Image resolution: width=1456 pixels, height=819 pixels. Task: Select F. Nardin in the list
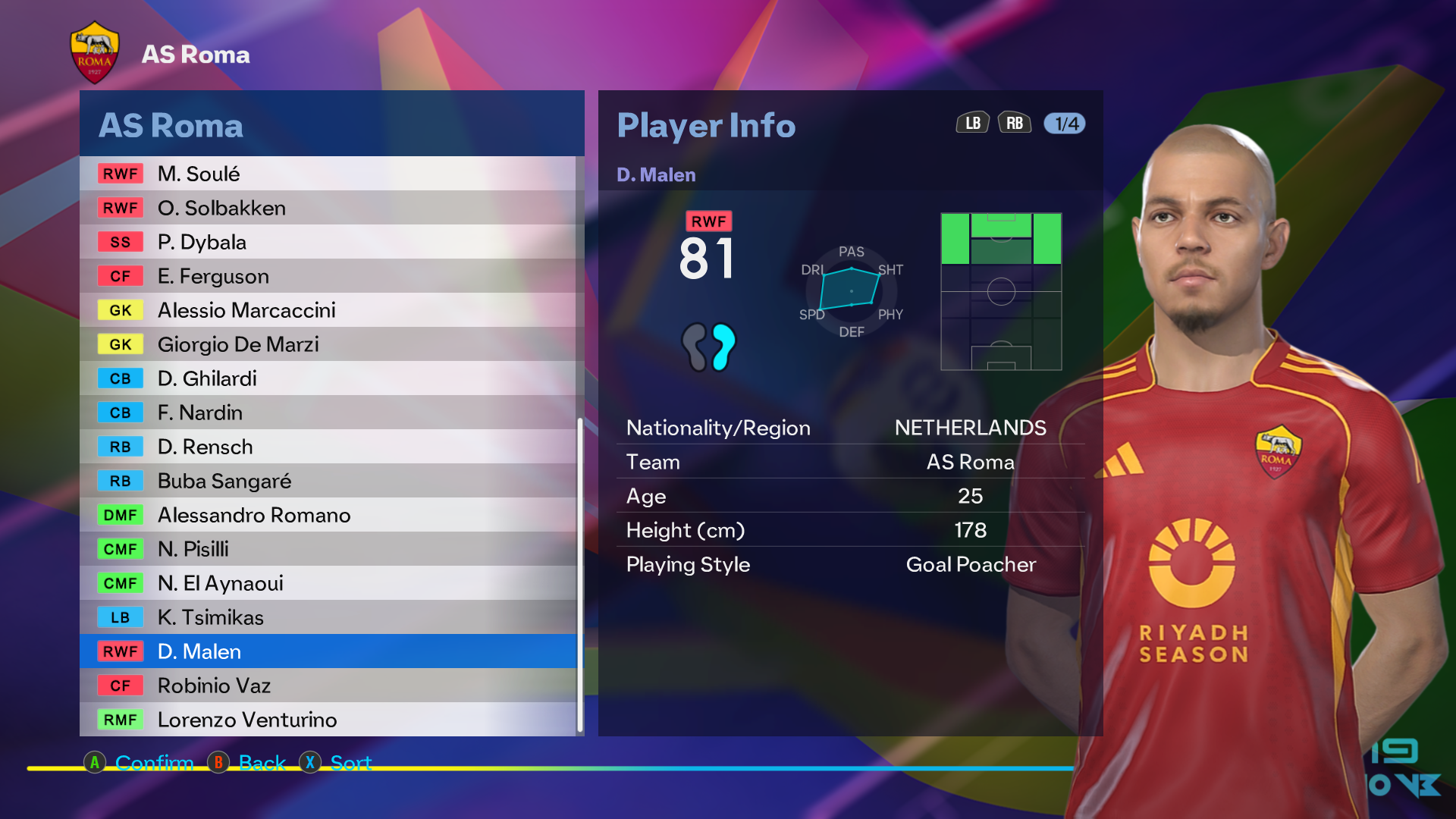tap(328, 413)
